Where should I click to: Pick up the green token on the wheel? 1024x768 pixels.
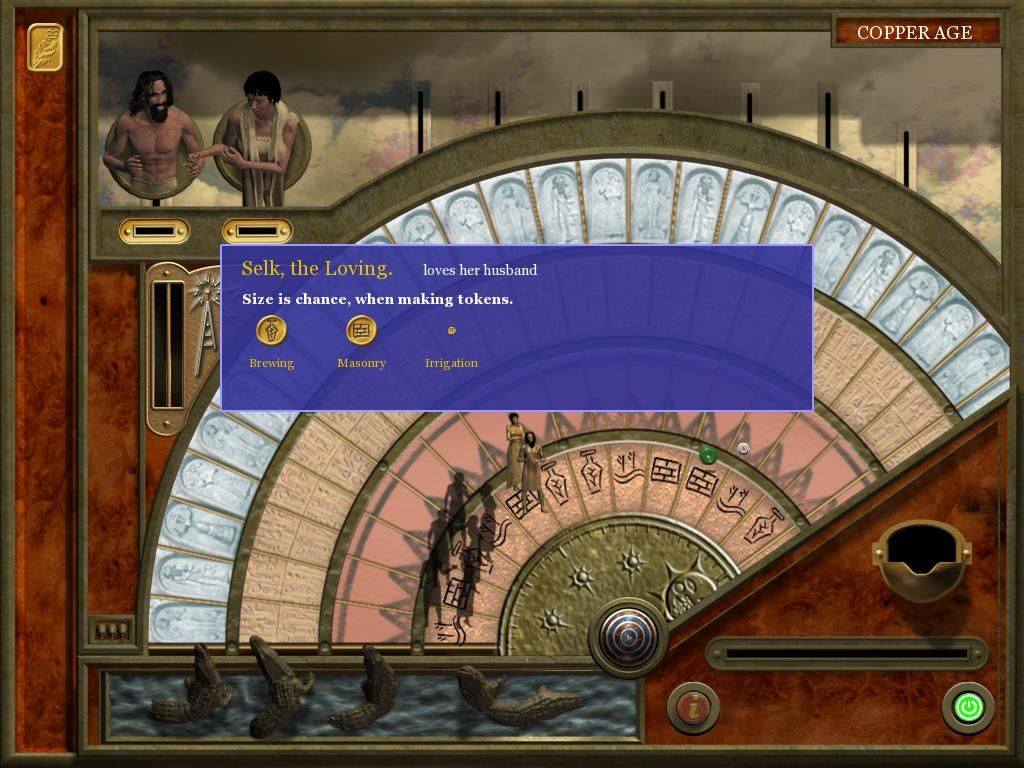[708, 456]
